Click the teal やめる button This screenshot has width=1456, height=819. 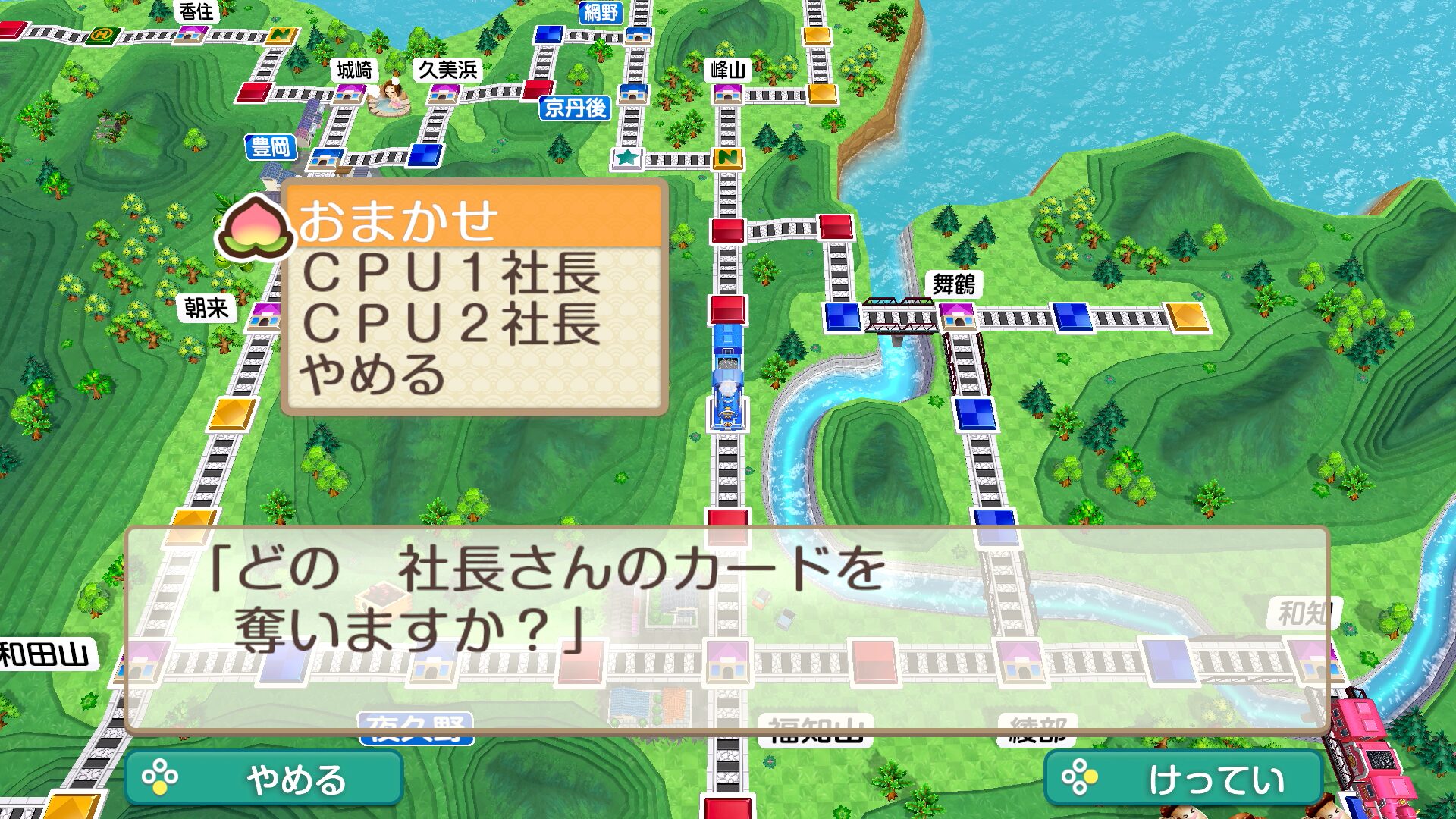(x=264, y=779)
